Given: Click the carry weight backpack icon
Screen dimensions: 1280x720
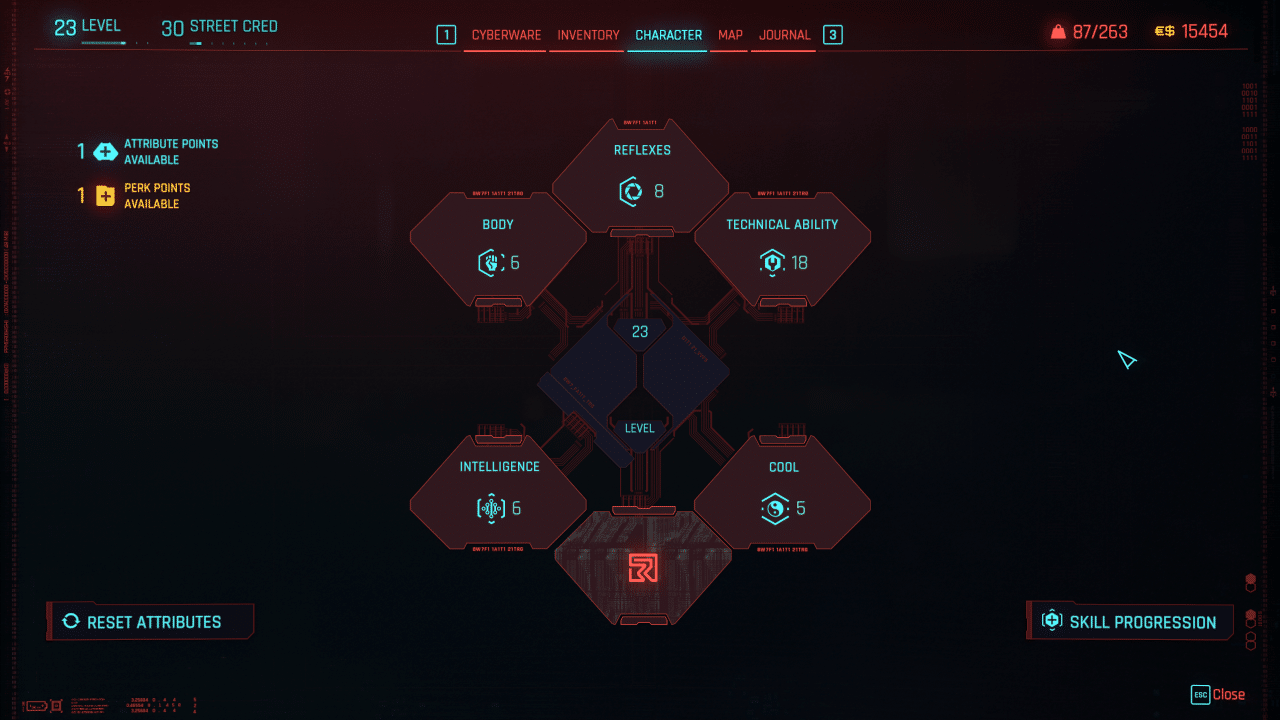Looking at the screenshot, I should coord(1060,31).
